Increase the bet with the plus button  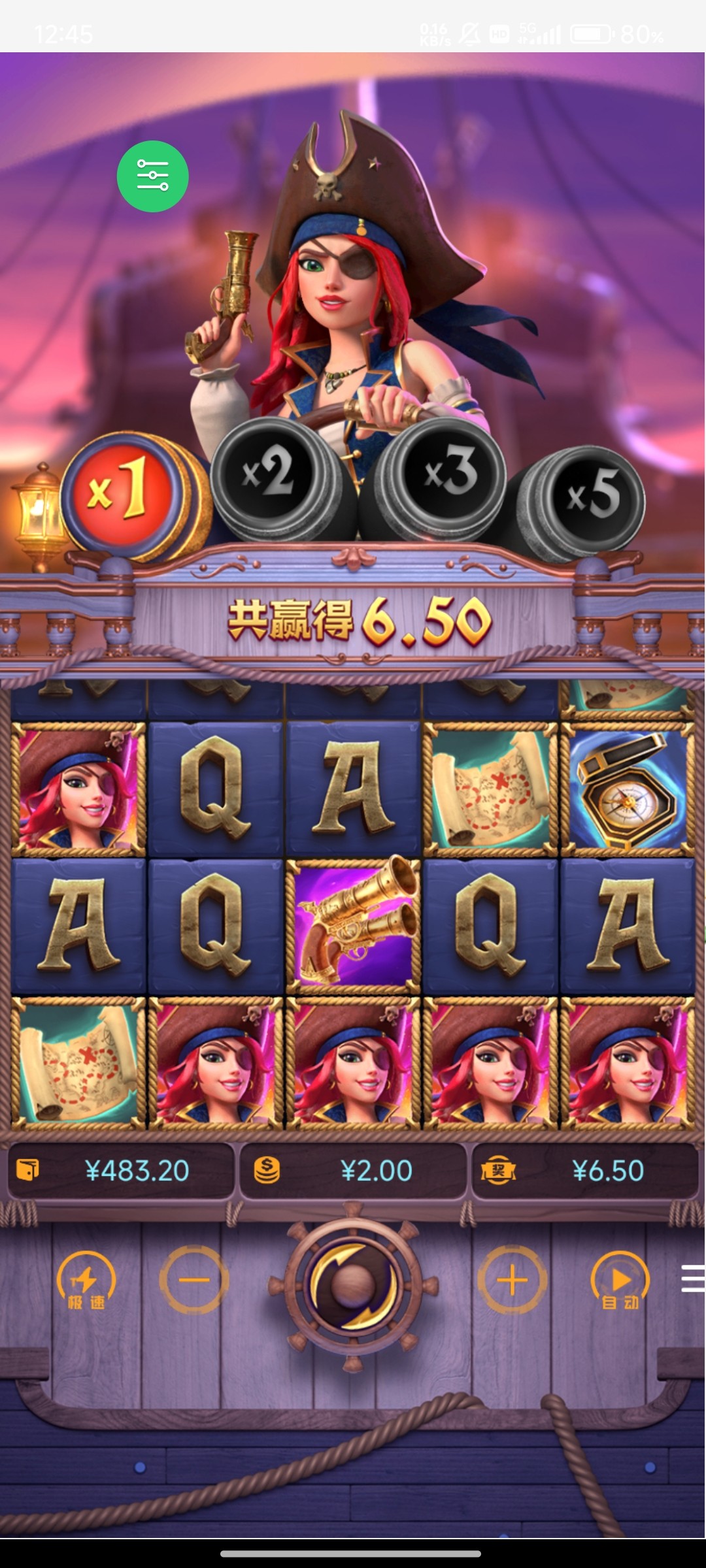click(x=512, y=1280)
